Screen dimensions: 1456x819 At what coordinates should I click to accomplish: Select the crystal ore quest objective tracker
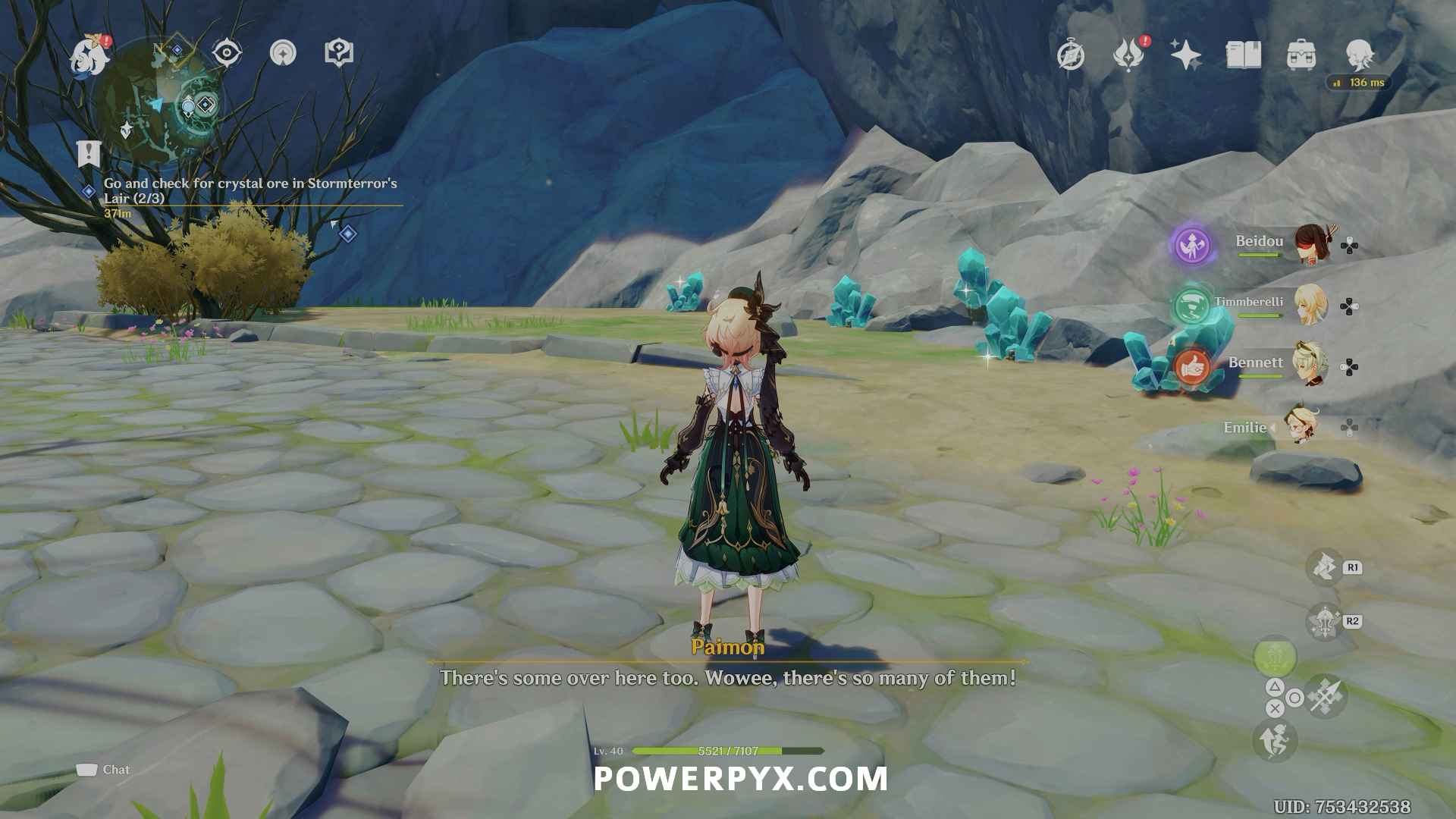click(250, 190)
